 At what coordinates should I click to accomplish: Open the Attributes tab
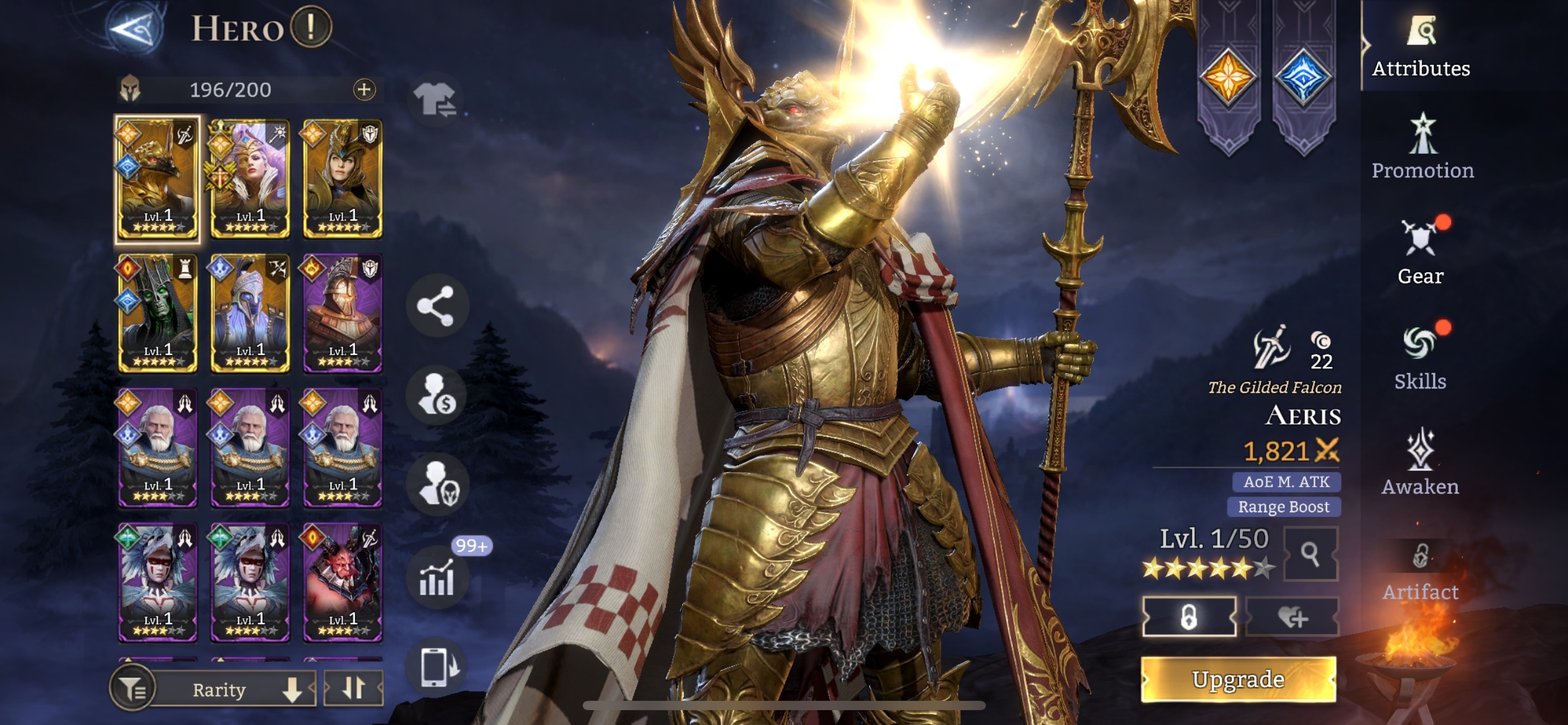point(1421,48)
